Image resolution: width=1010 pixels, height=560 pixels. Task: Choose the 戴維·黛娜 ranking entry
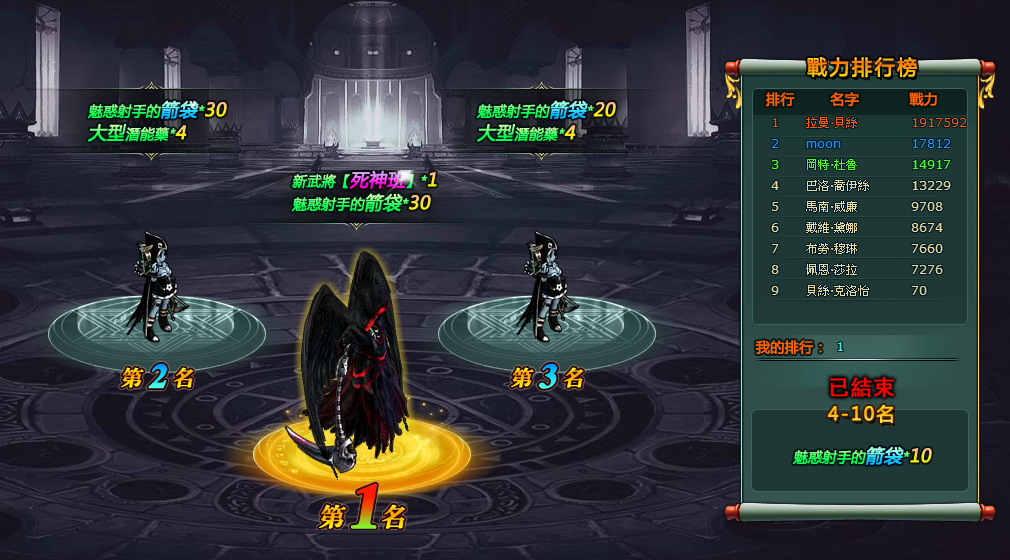[860, 228]
